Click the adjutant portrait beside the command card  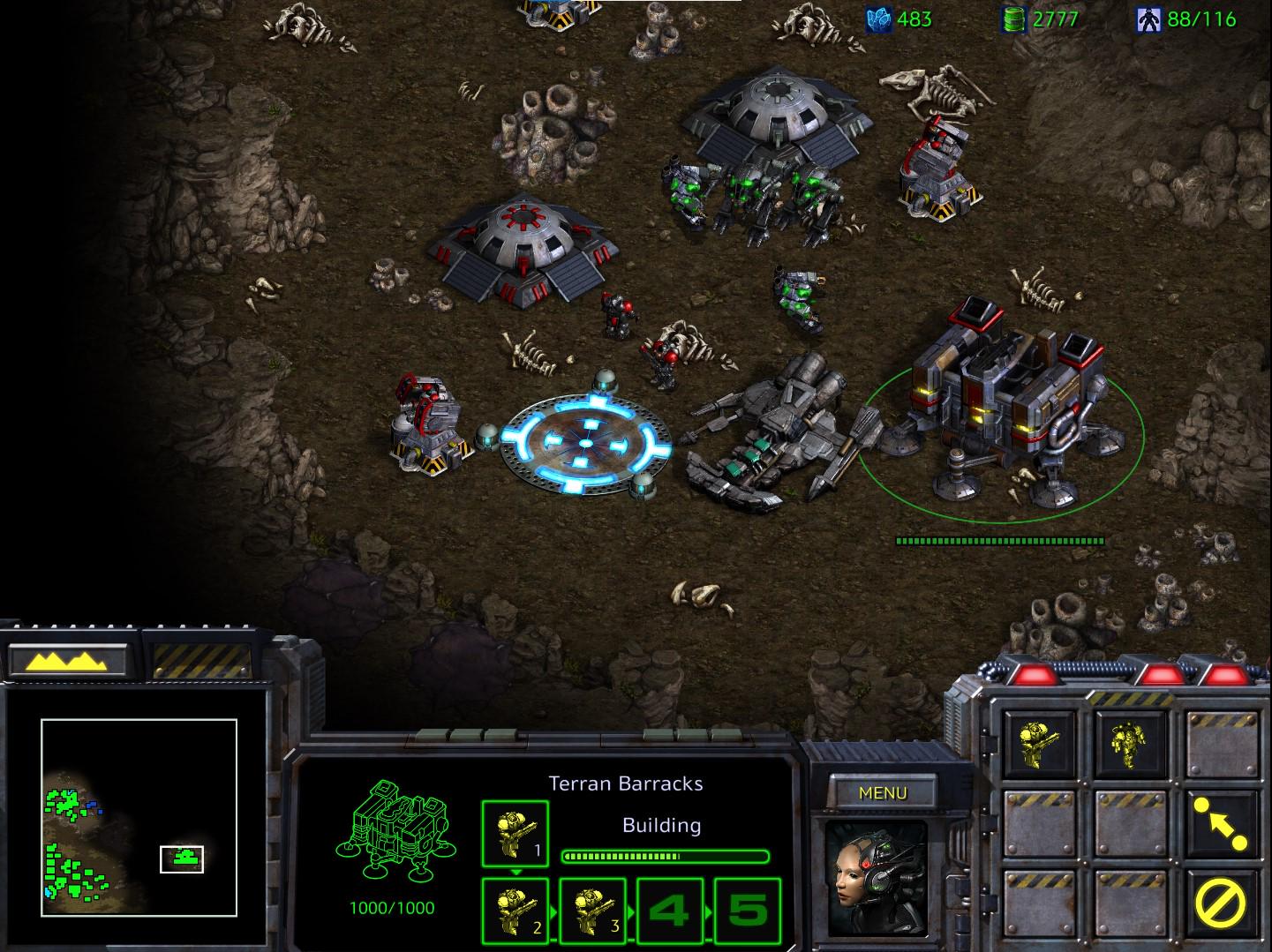[x=878, y=878]
